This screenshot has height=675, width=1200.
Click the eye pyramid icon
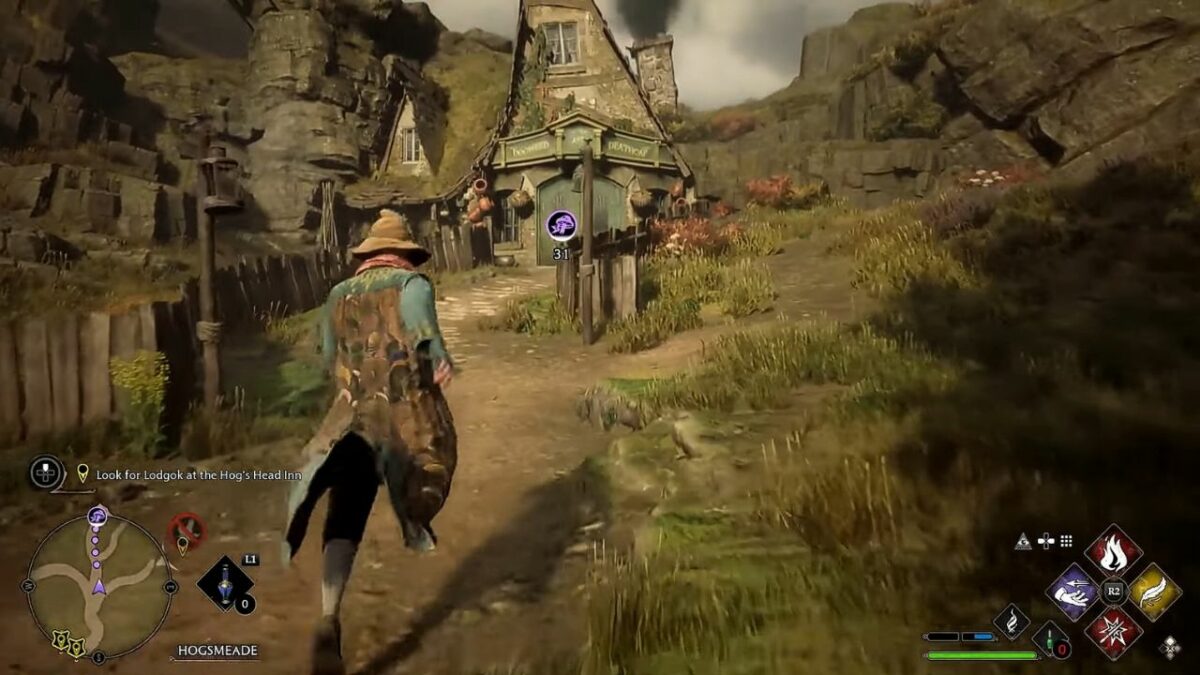click(x=1023, y=541)
